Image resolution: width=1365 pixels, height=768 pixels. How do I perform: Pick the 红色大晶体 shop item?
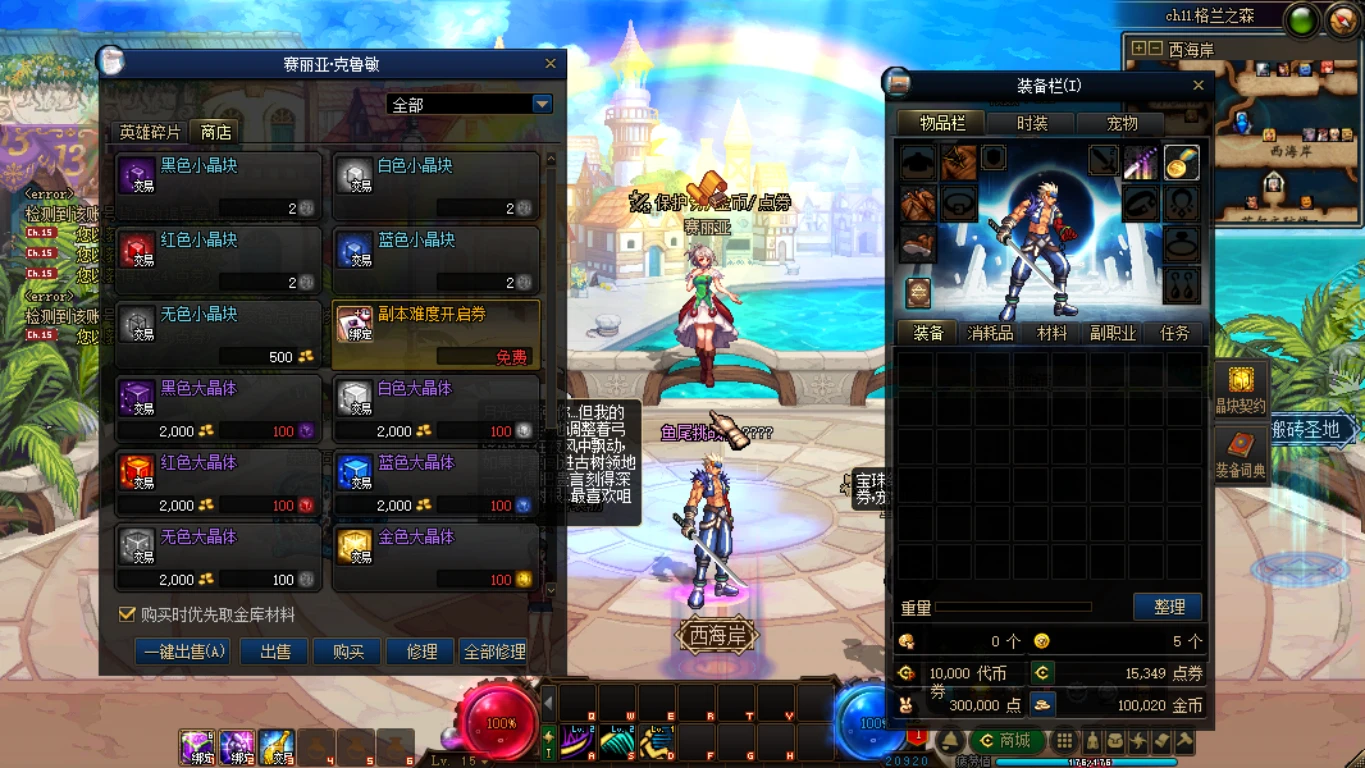[x=218, y=483]
